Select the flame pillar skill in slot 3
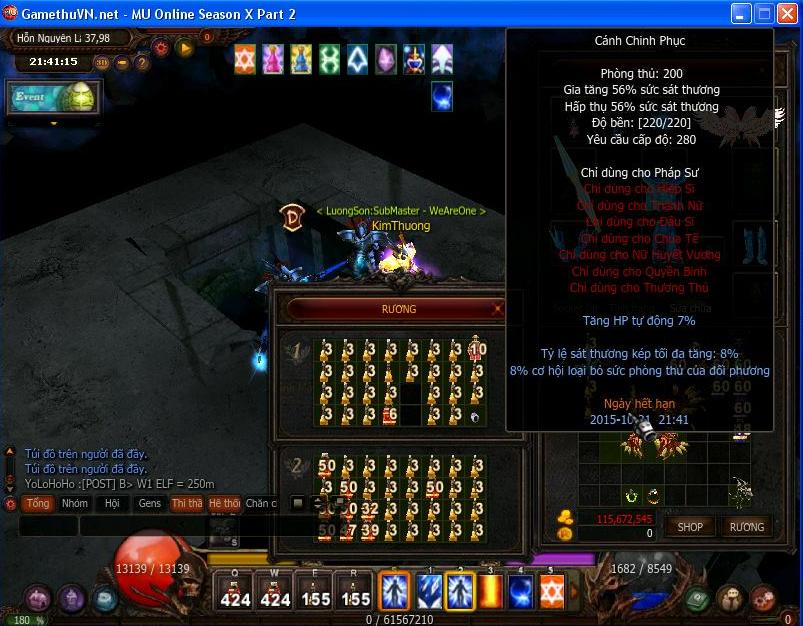 tap(491, 590)
